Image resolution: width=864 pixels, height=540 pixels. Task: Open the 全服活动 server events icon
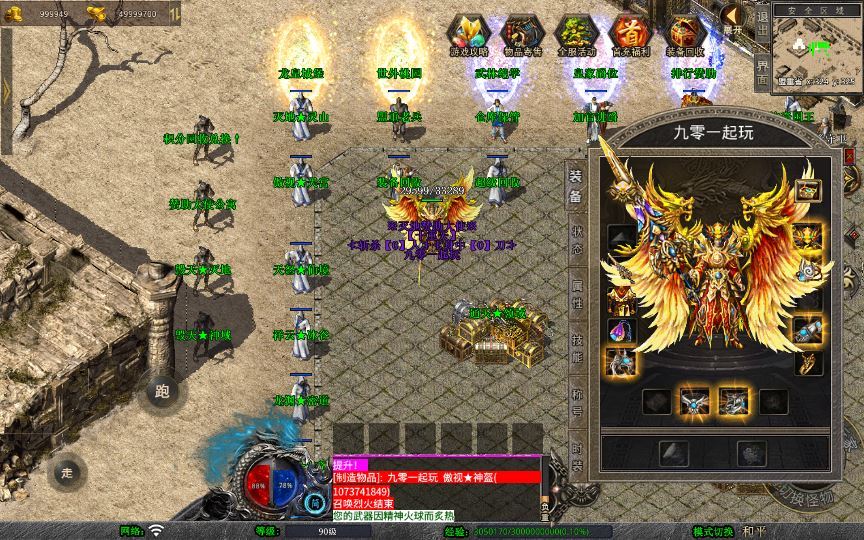pyautogui.click(x=576, y=34)
